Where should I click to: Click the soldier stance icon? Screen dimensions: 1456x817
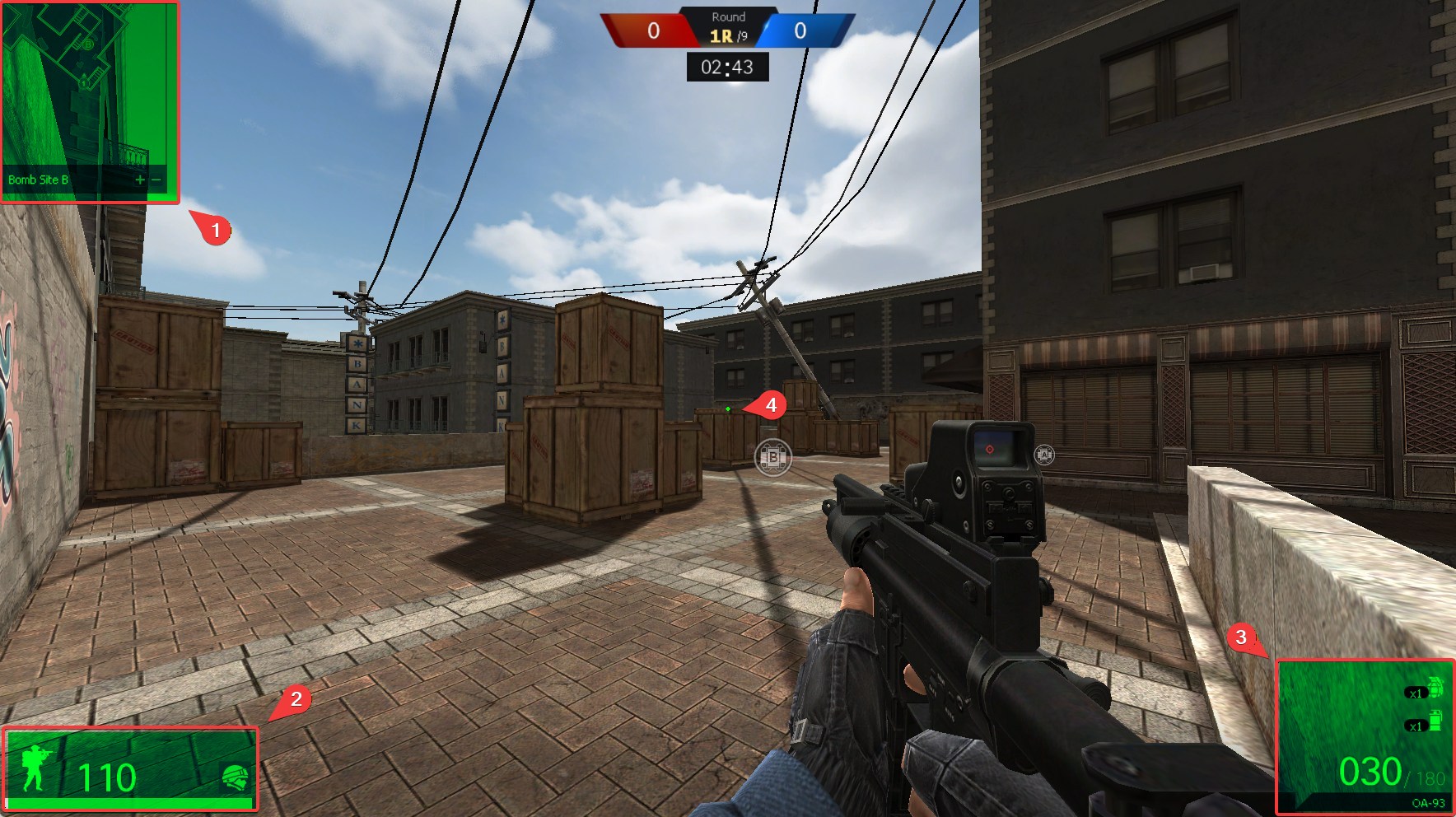point(35,768)
